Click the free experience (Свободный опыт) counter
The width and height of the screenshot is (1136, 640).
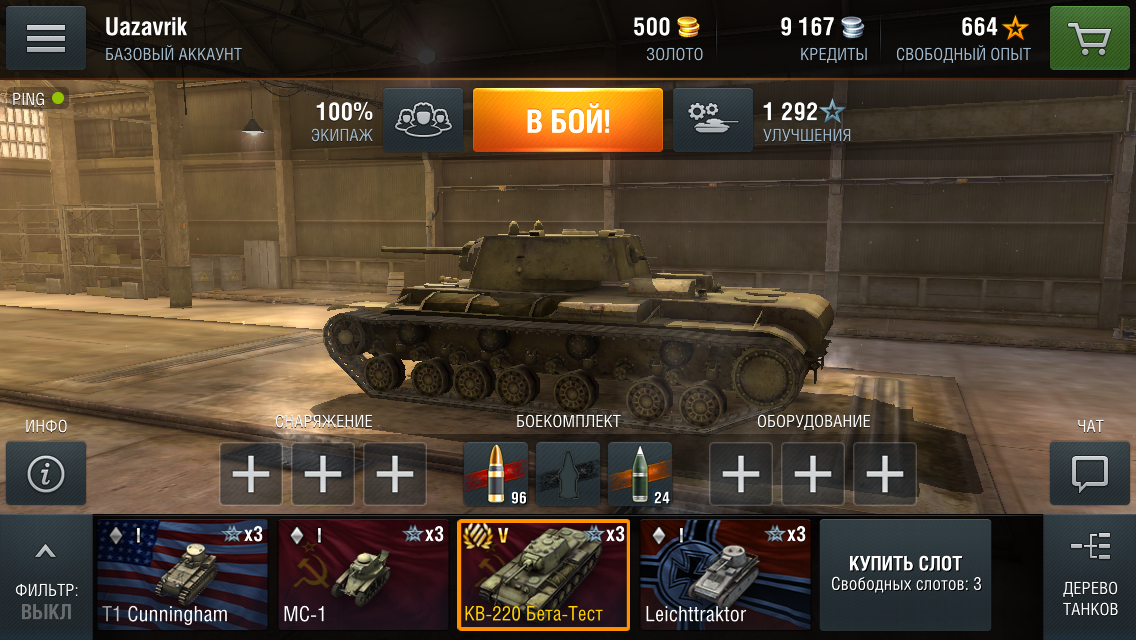point(964,39)
